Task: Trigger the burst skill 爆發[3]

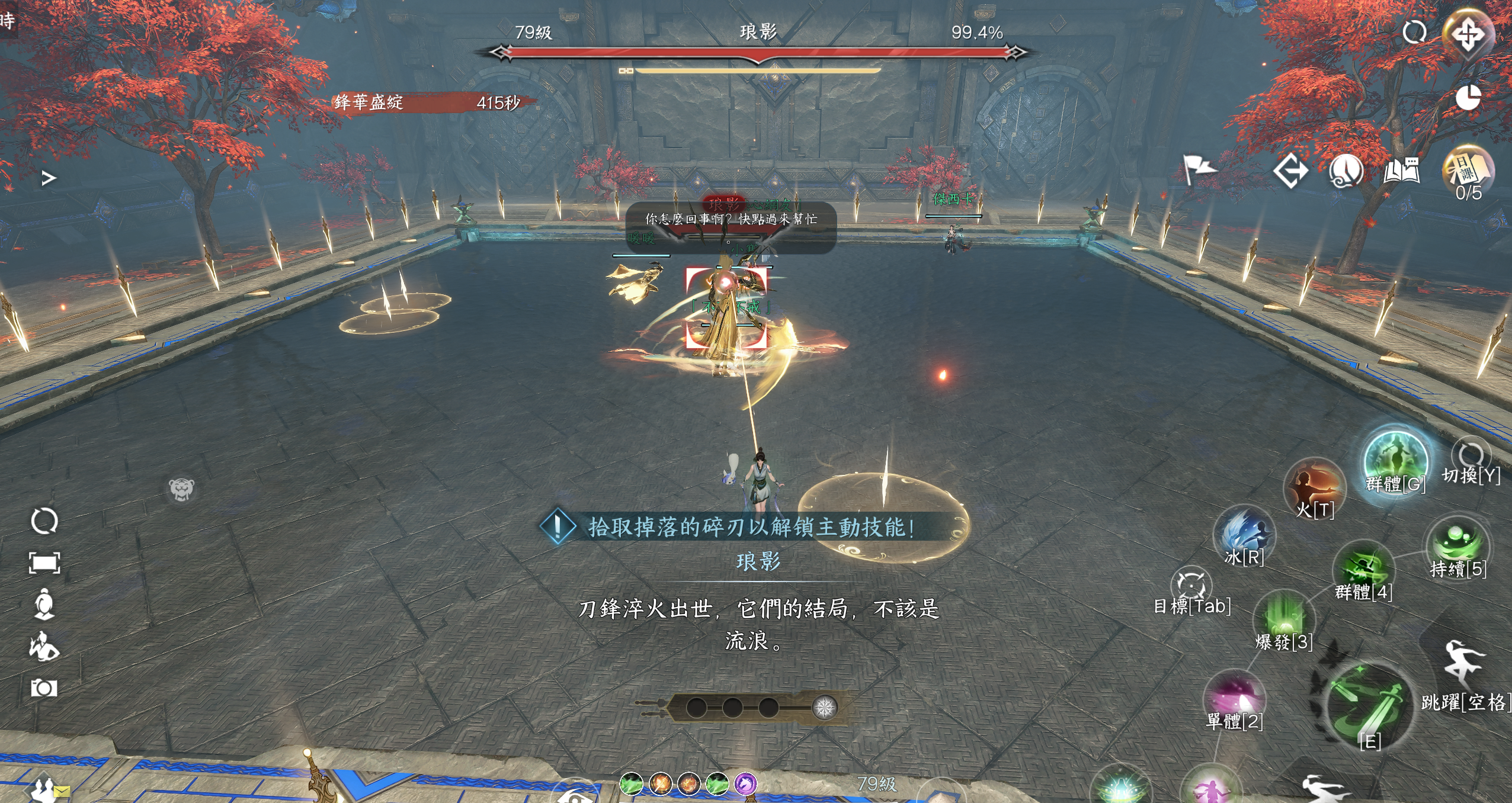Action: pyautogui.click(x=1284, y=618)
